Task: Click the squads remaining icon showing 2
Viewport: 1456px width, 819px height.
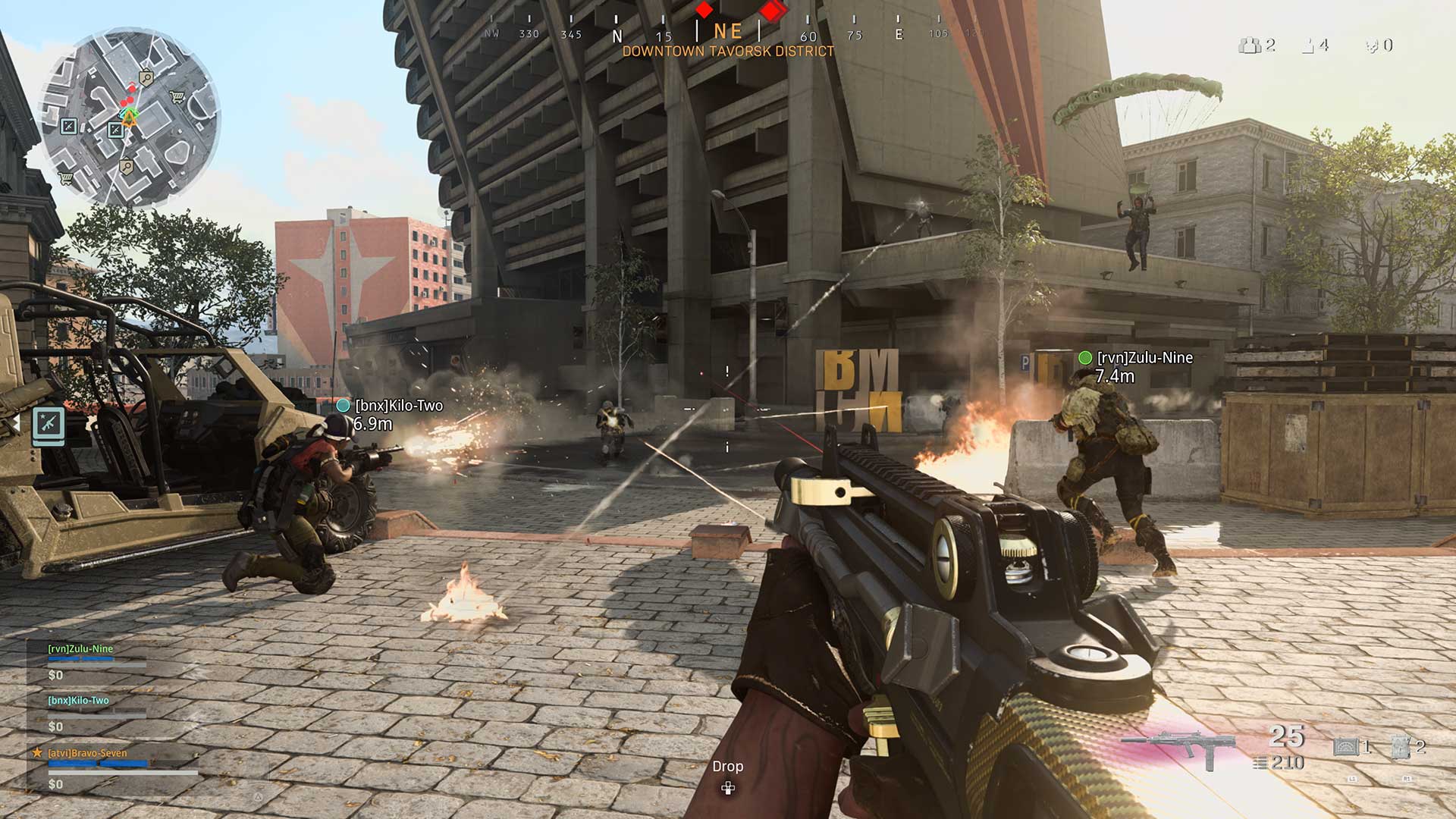Action: [1250, 45]
